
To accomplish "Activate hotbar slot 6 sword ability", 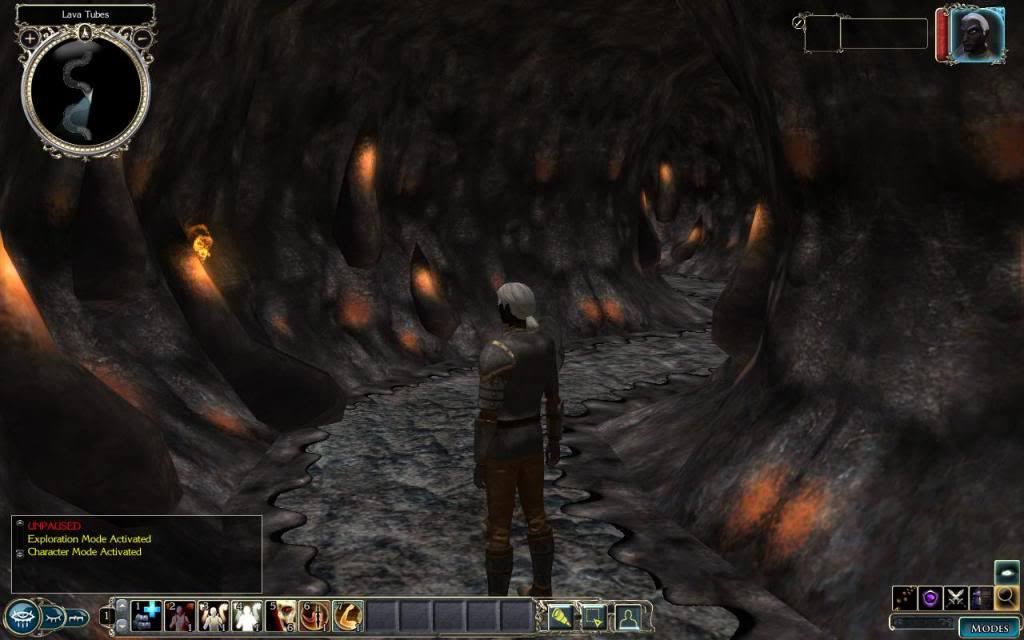I will 315,615.
